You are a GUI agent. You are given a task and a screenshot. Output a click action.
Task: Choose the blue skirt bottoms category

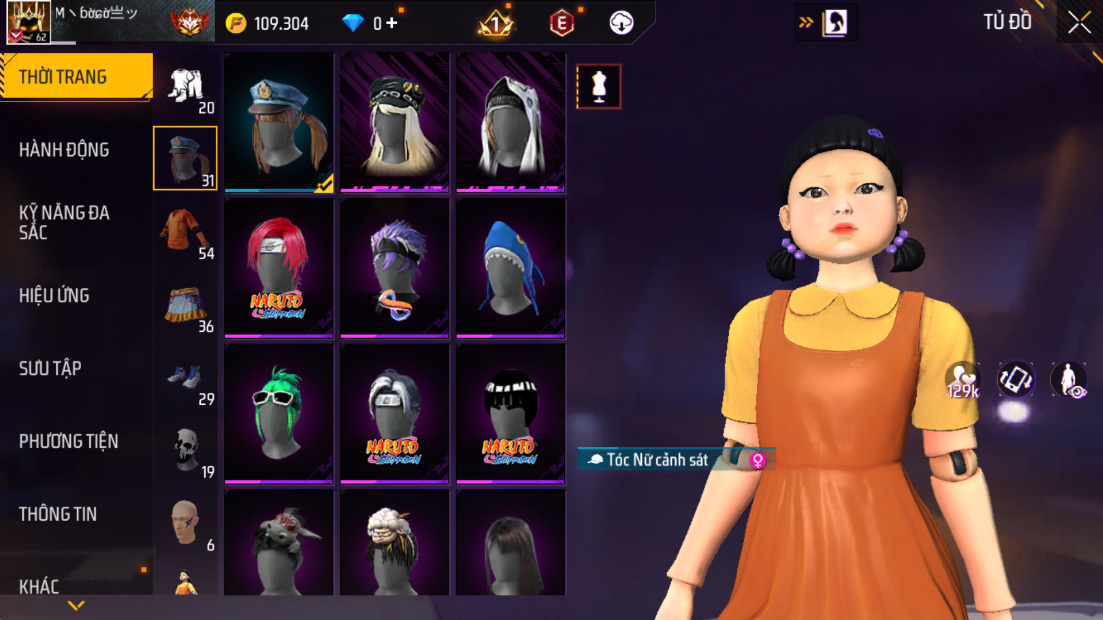185,304
